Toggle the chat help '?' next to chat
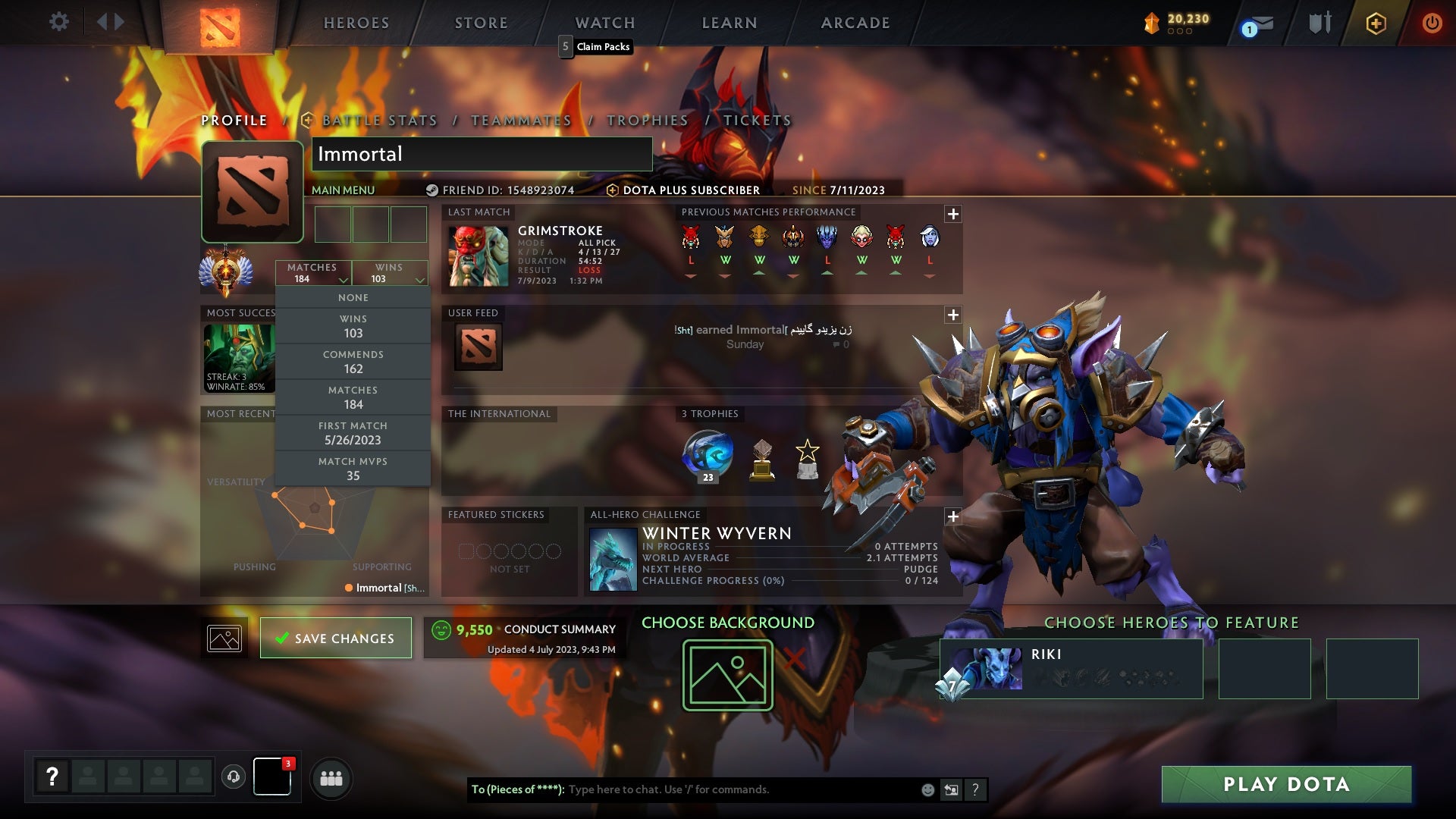 click(x=976, y=789)
